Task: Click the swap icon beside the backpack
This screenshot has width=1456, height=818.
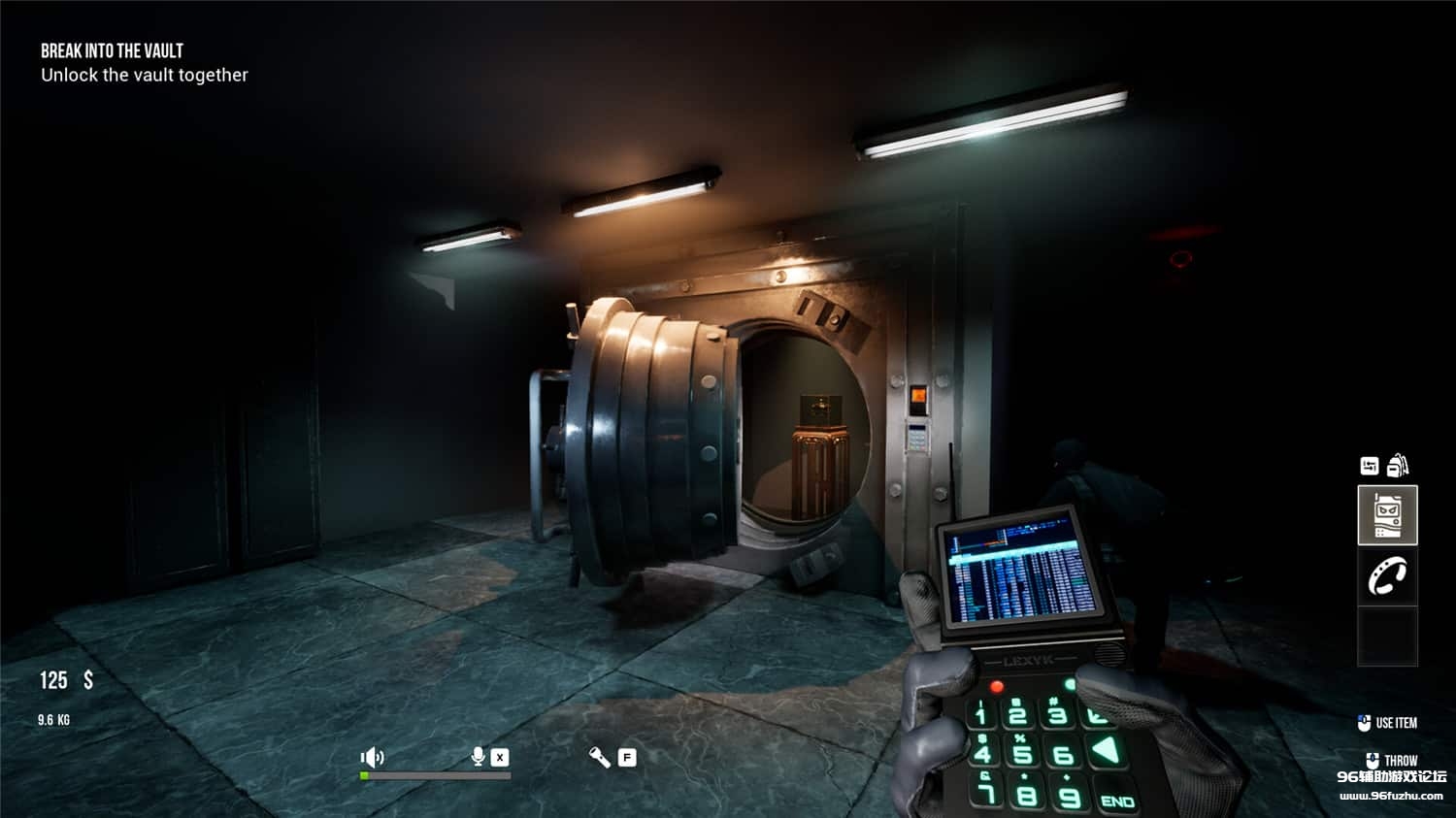Action: (x=1369, y=467)
